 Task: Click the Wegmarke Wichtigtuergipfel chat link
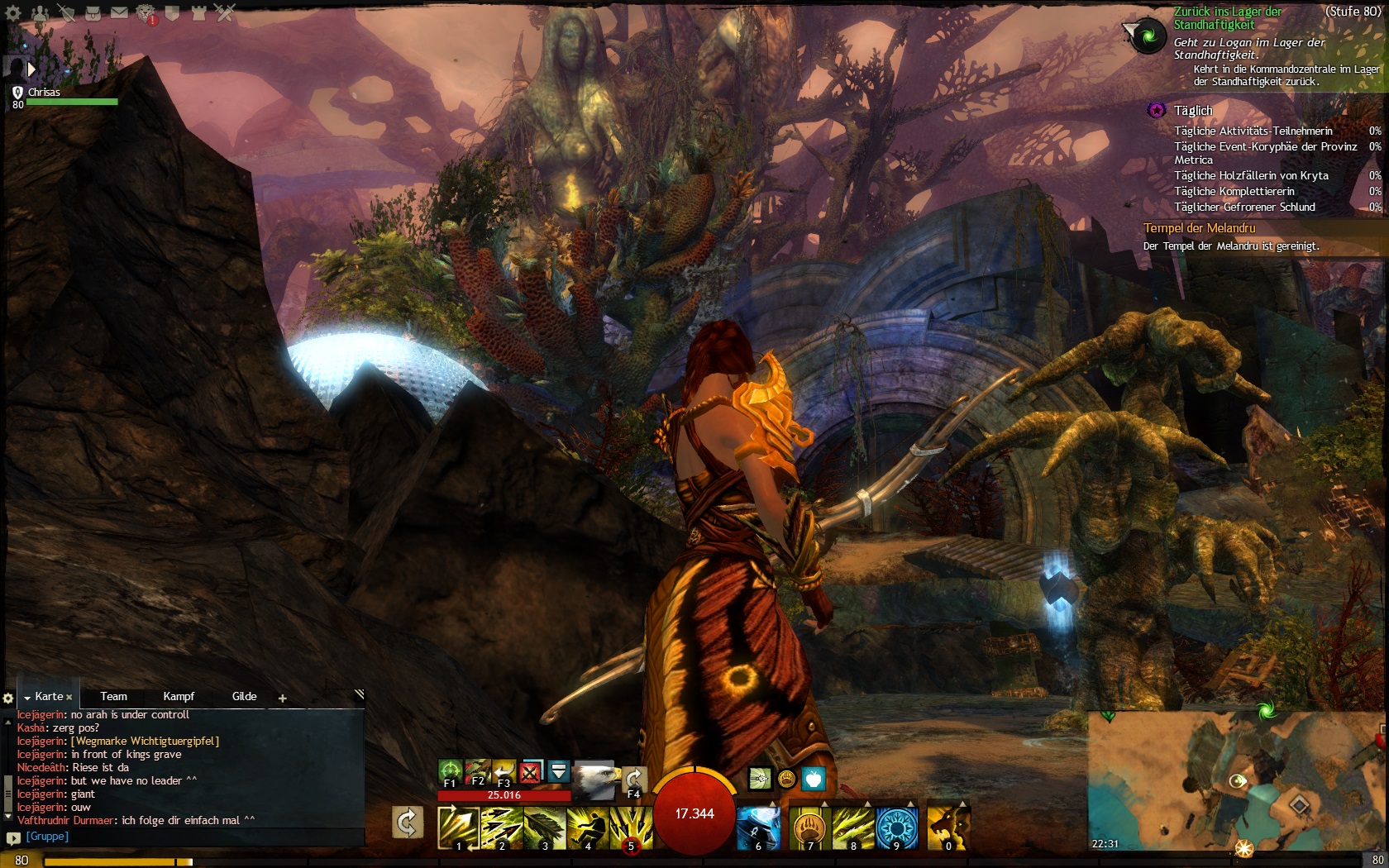146,742
